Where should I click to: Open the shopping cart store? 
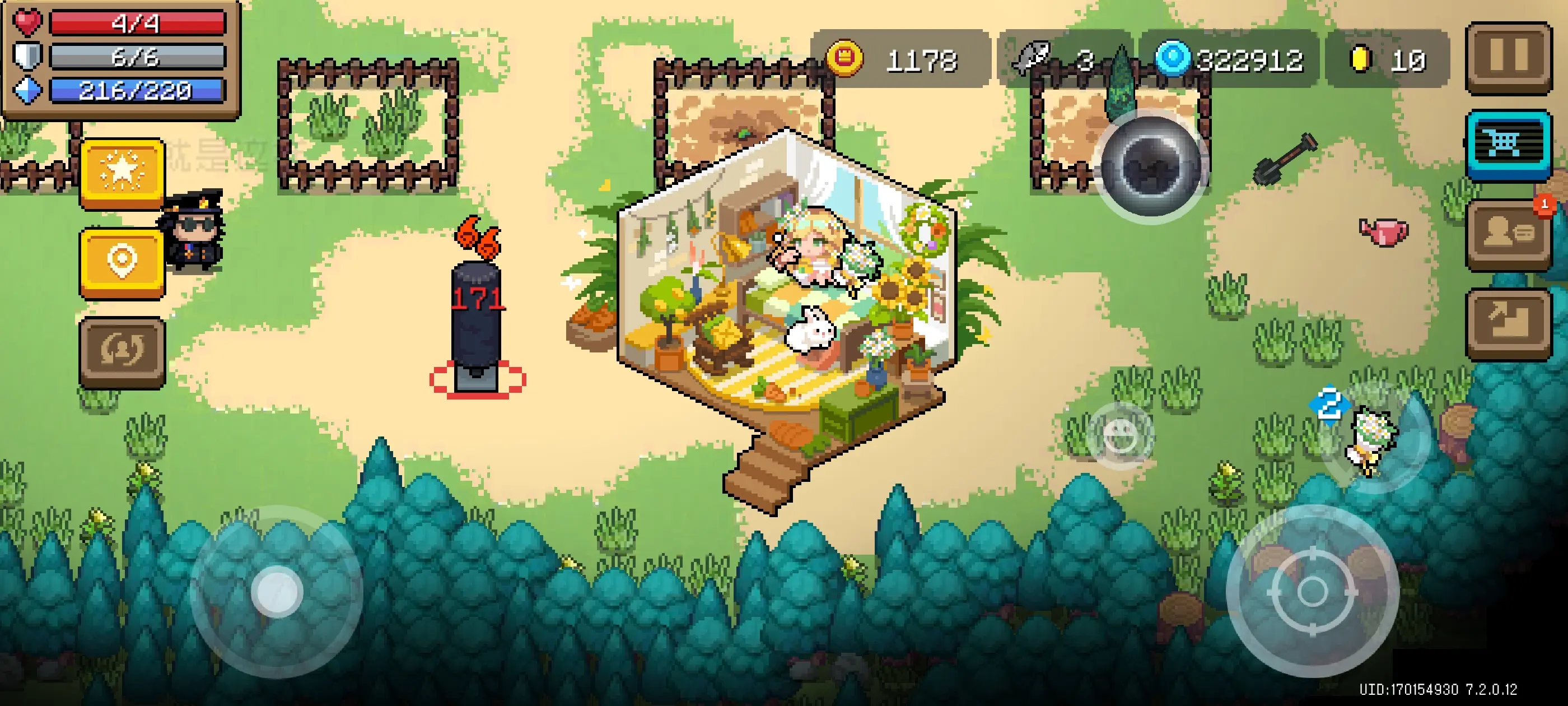point(1508,144)
